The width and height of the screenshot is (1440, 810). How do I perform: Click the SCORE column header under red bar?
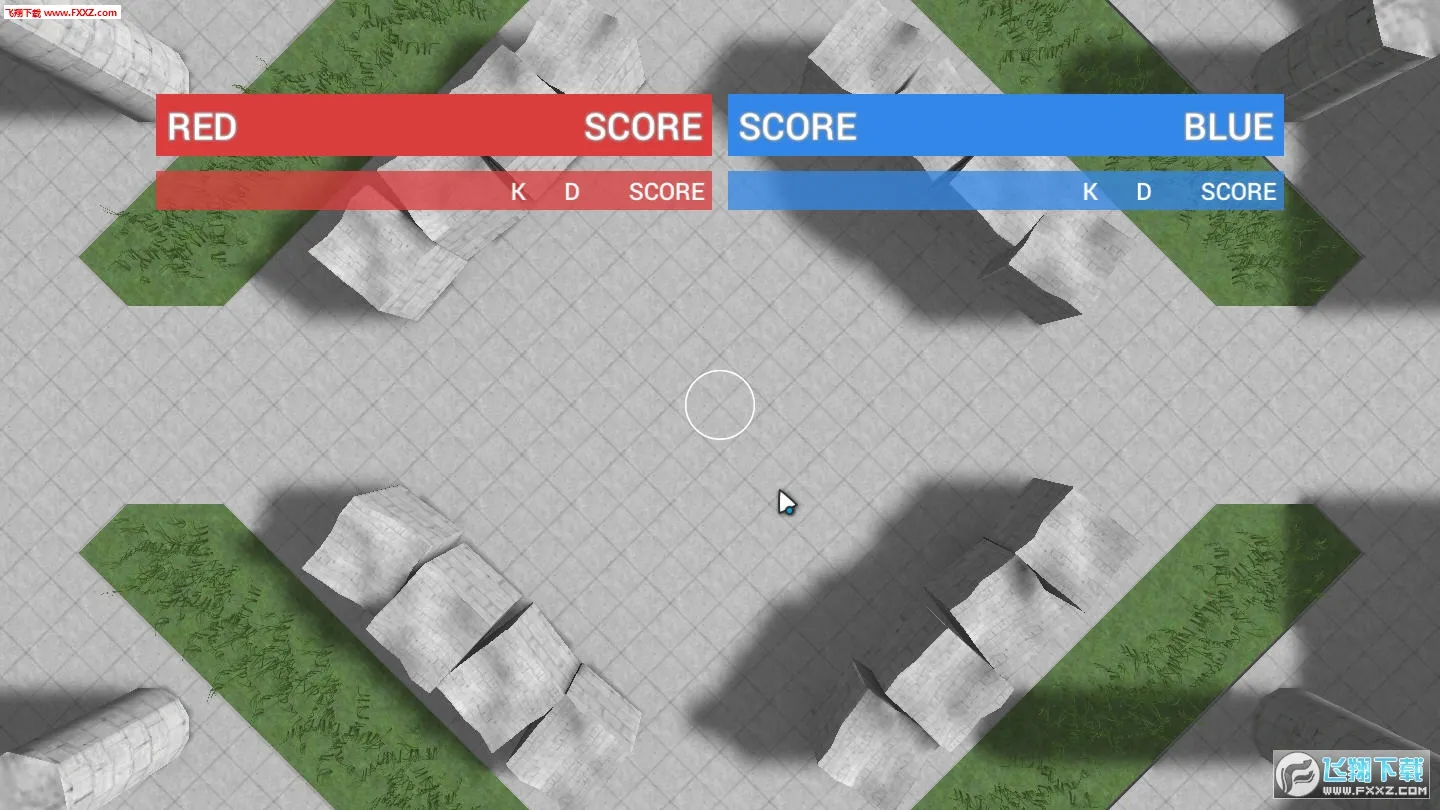point(665,192)
